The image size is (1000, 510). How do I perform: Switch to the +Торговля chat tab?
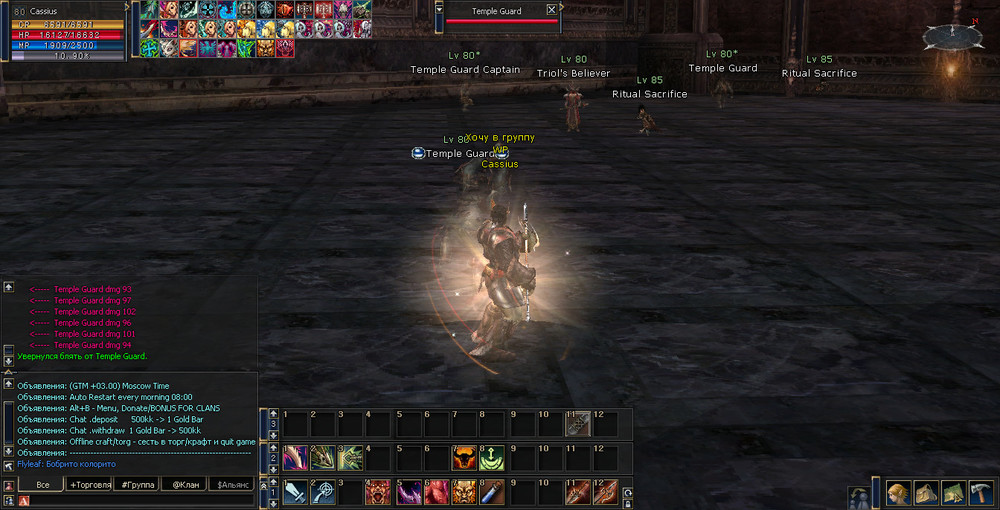point(88,484)
